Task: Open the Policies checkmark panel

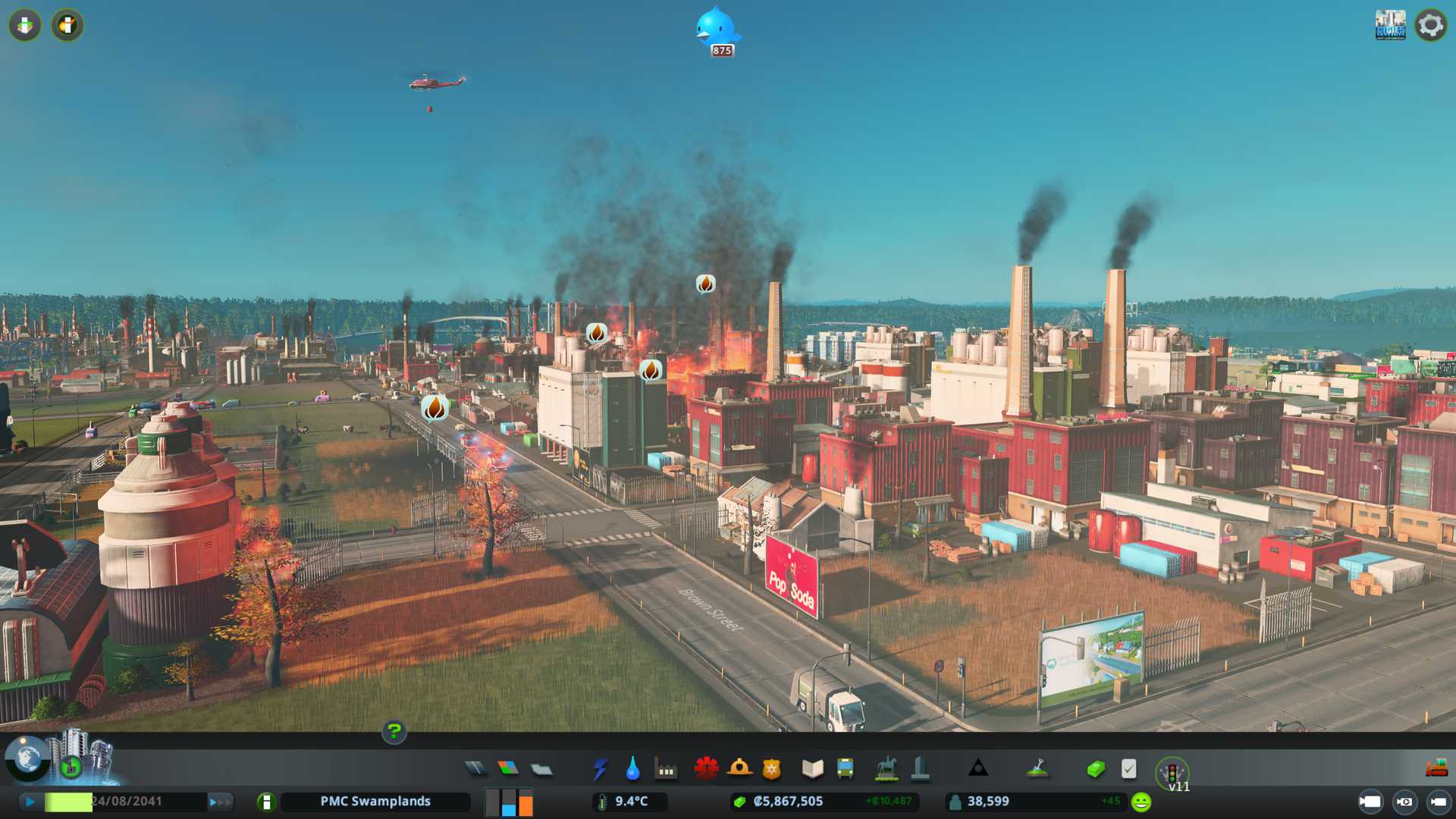Action: (1128, 769)
